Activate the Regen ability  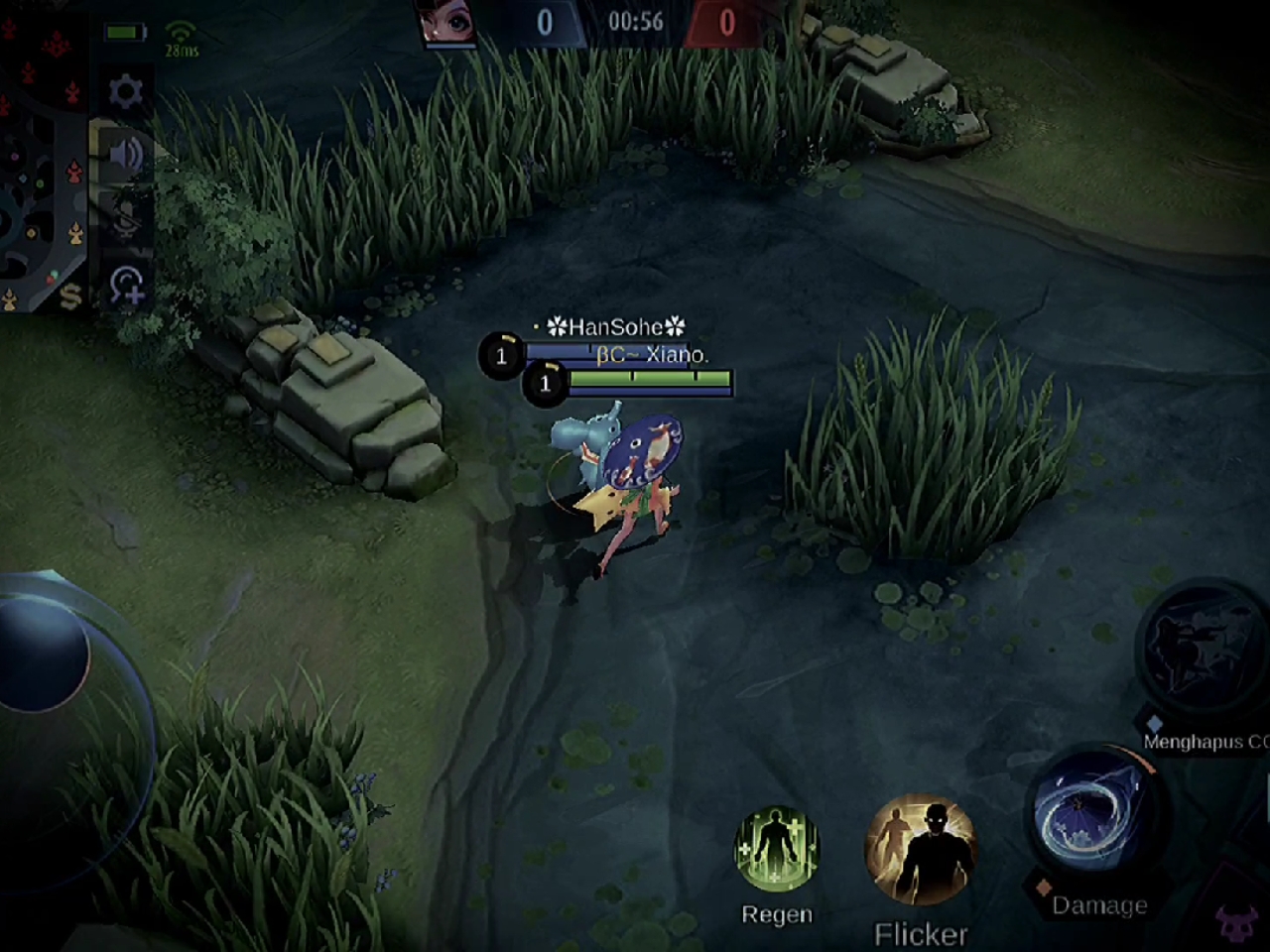click(776, 850)
